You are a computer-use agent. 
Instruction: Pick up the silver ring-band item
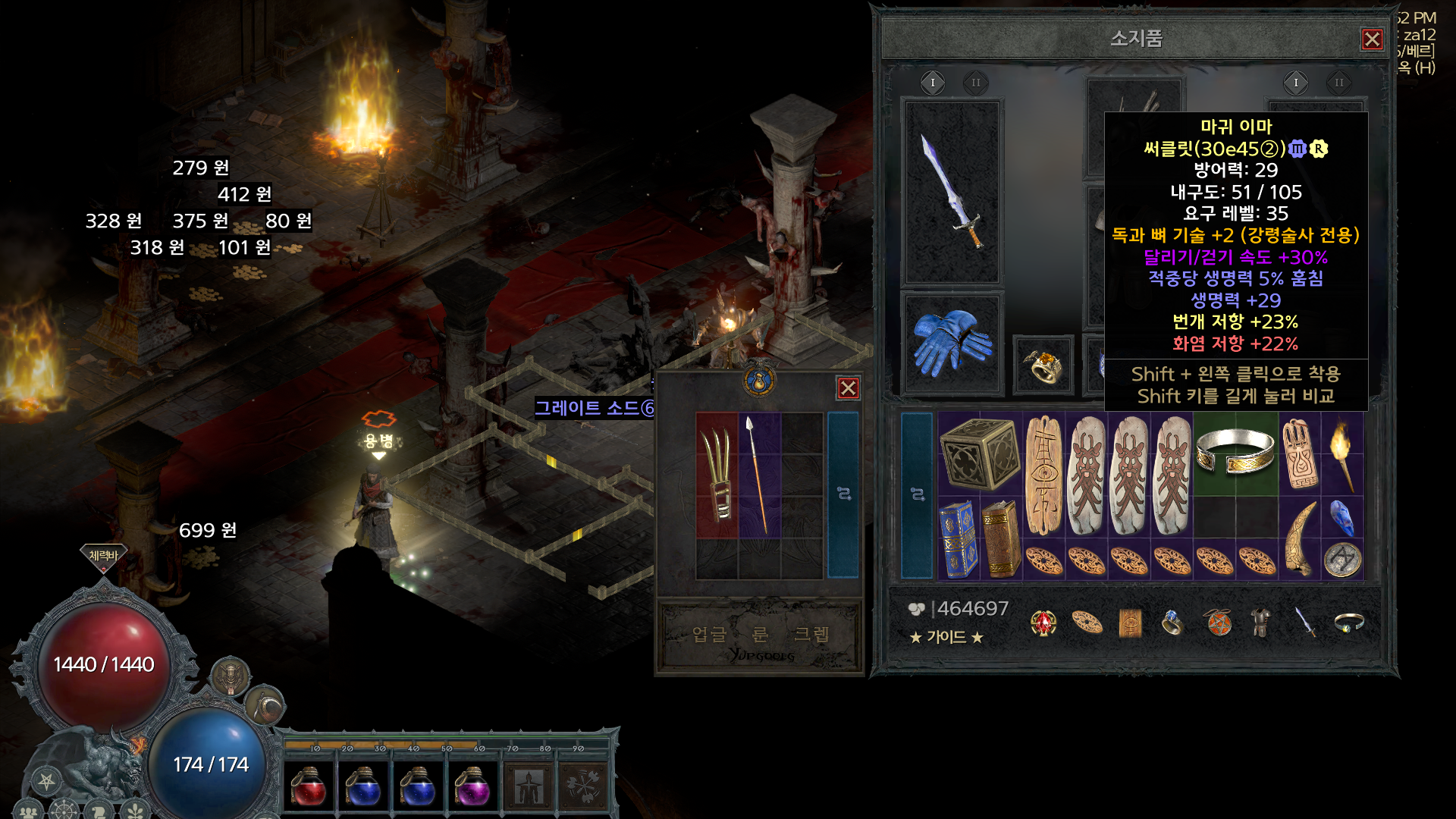(1235, 452)
